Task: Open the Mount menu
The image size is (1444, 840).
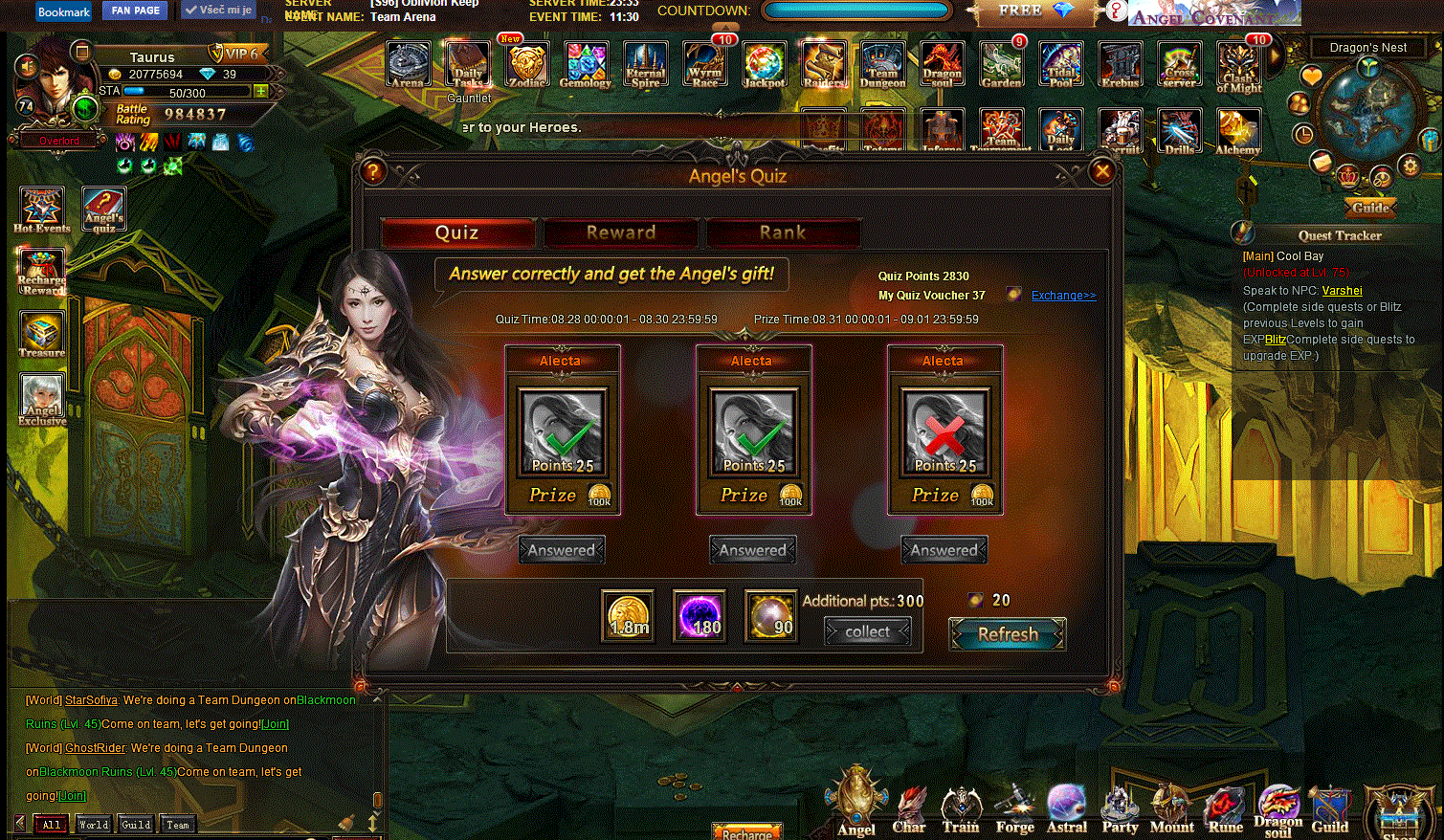Action: pos(1171,809)
